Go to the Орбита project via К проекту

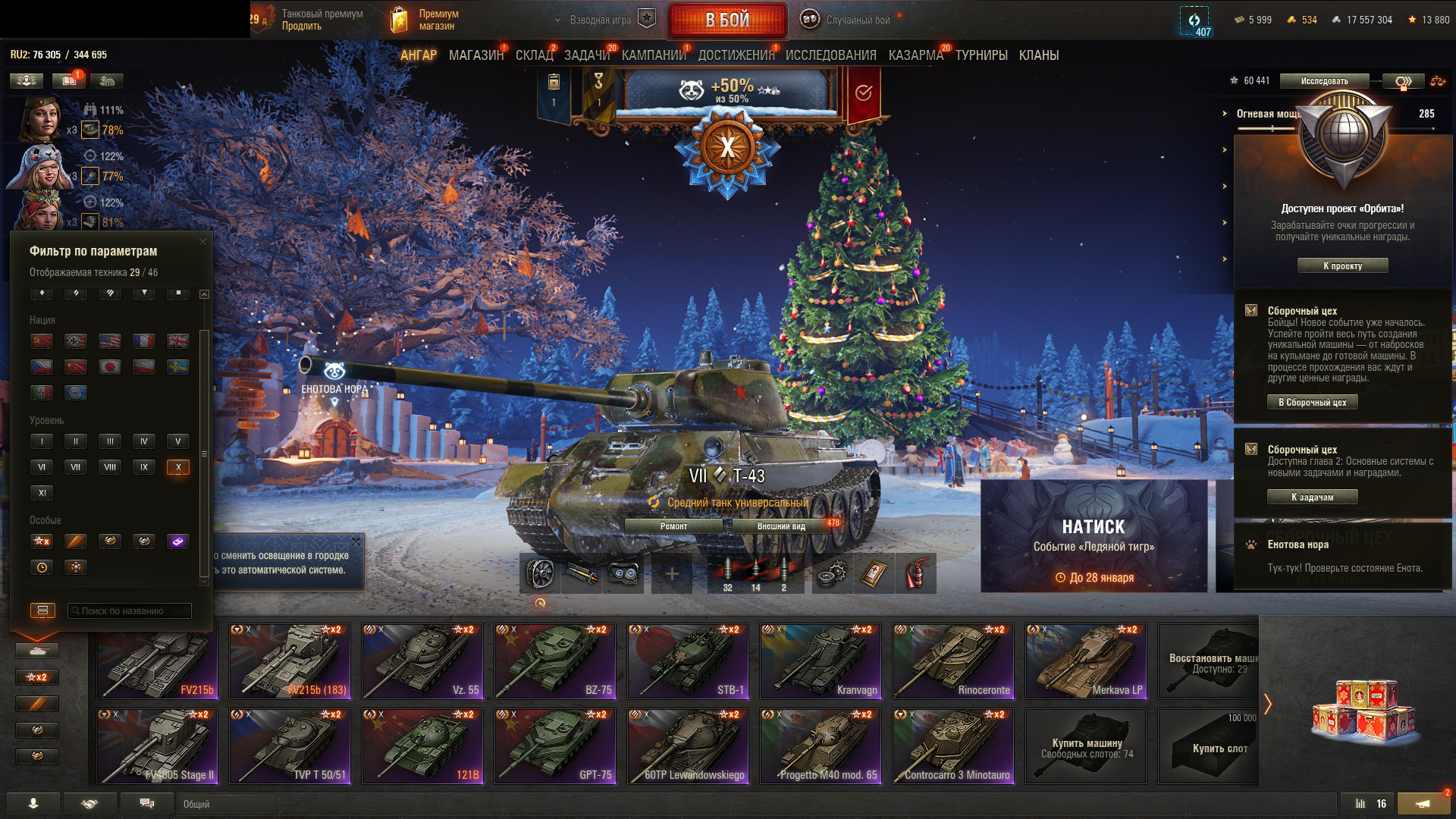[1342, 266]
